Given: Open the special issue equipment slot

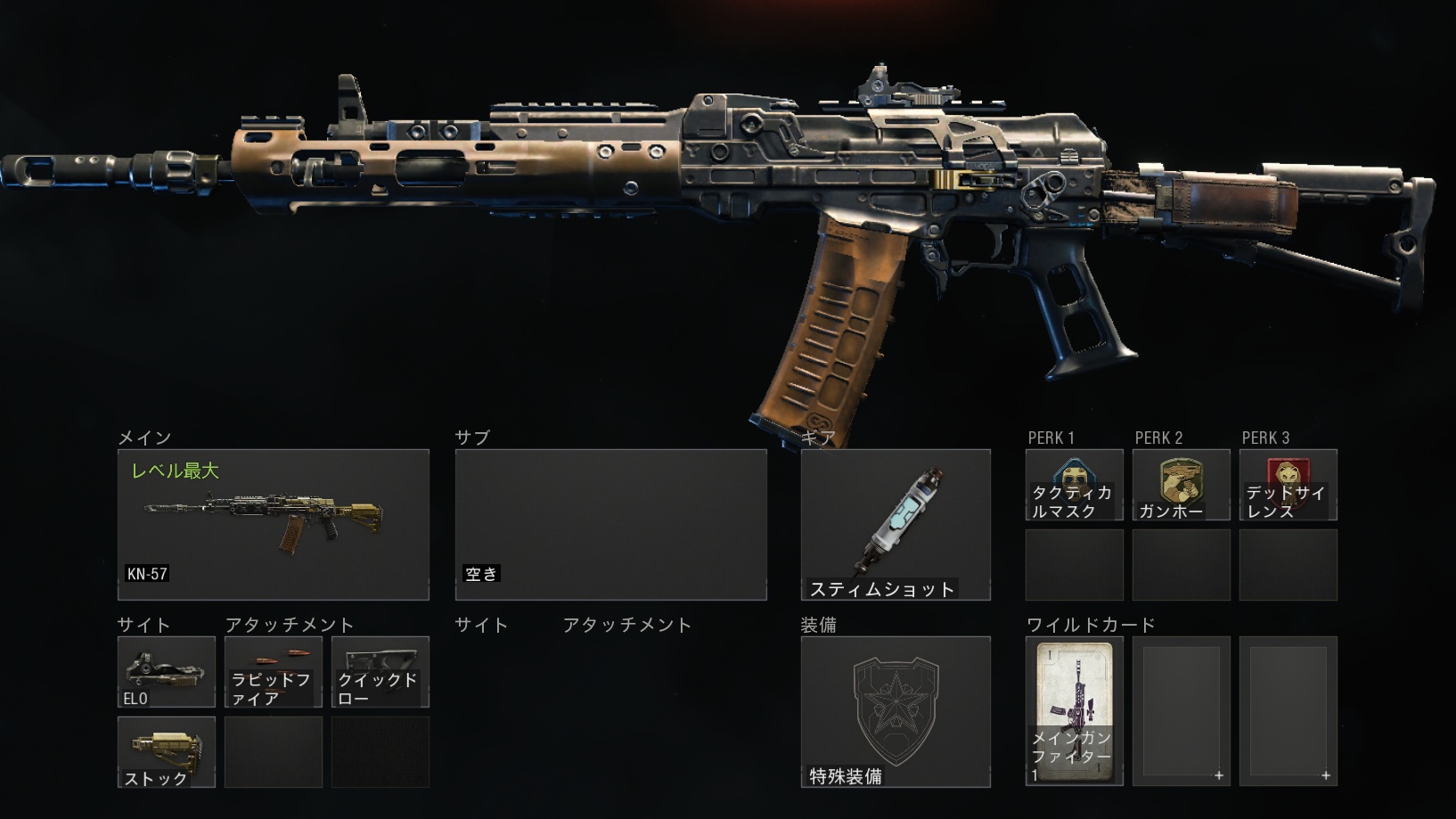Looking at the screenshot, I should pyautogui.click(x=896, y=711).
